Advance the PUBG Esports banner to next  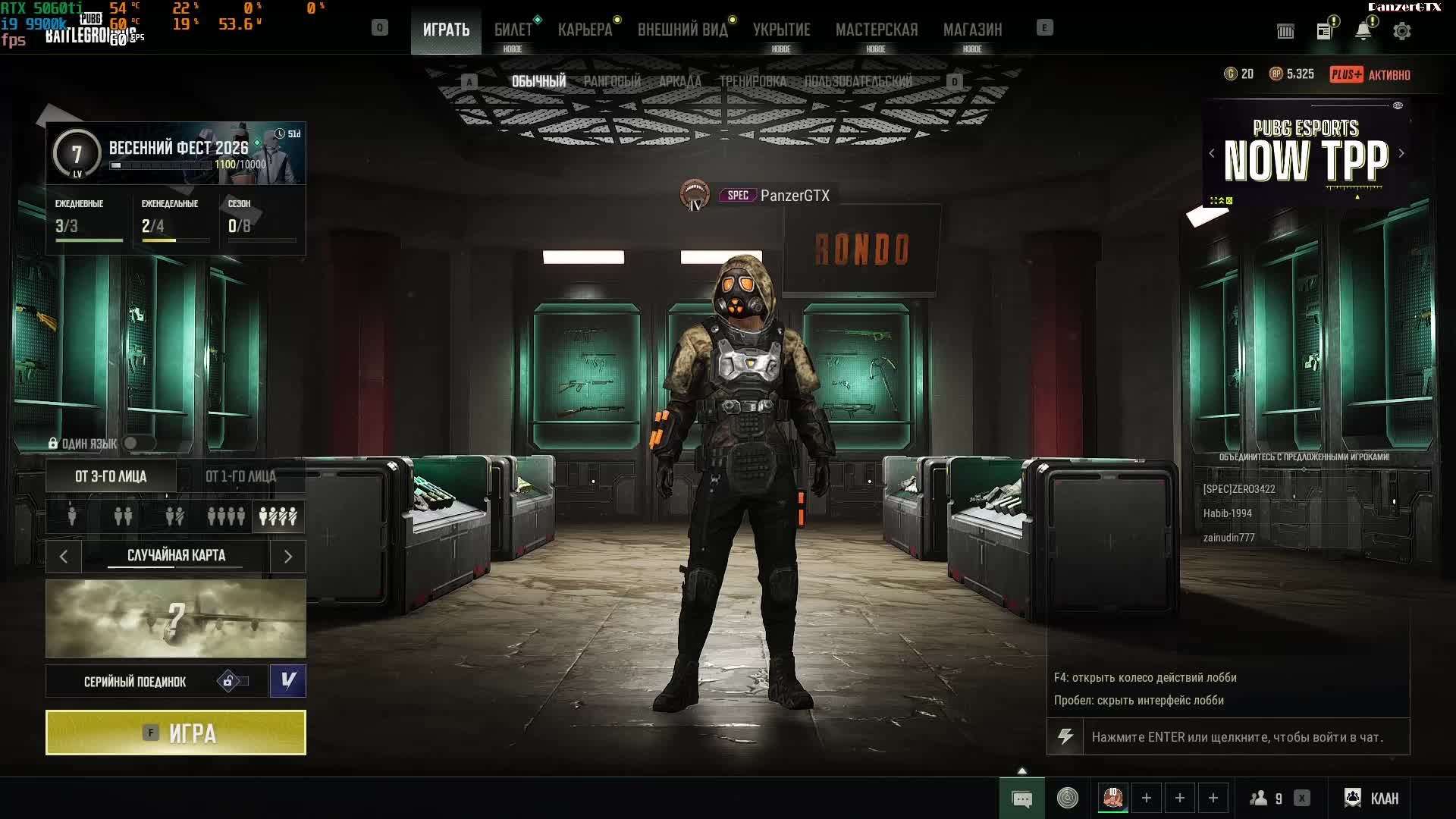(1401, 153)
